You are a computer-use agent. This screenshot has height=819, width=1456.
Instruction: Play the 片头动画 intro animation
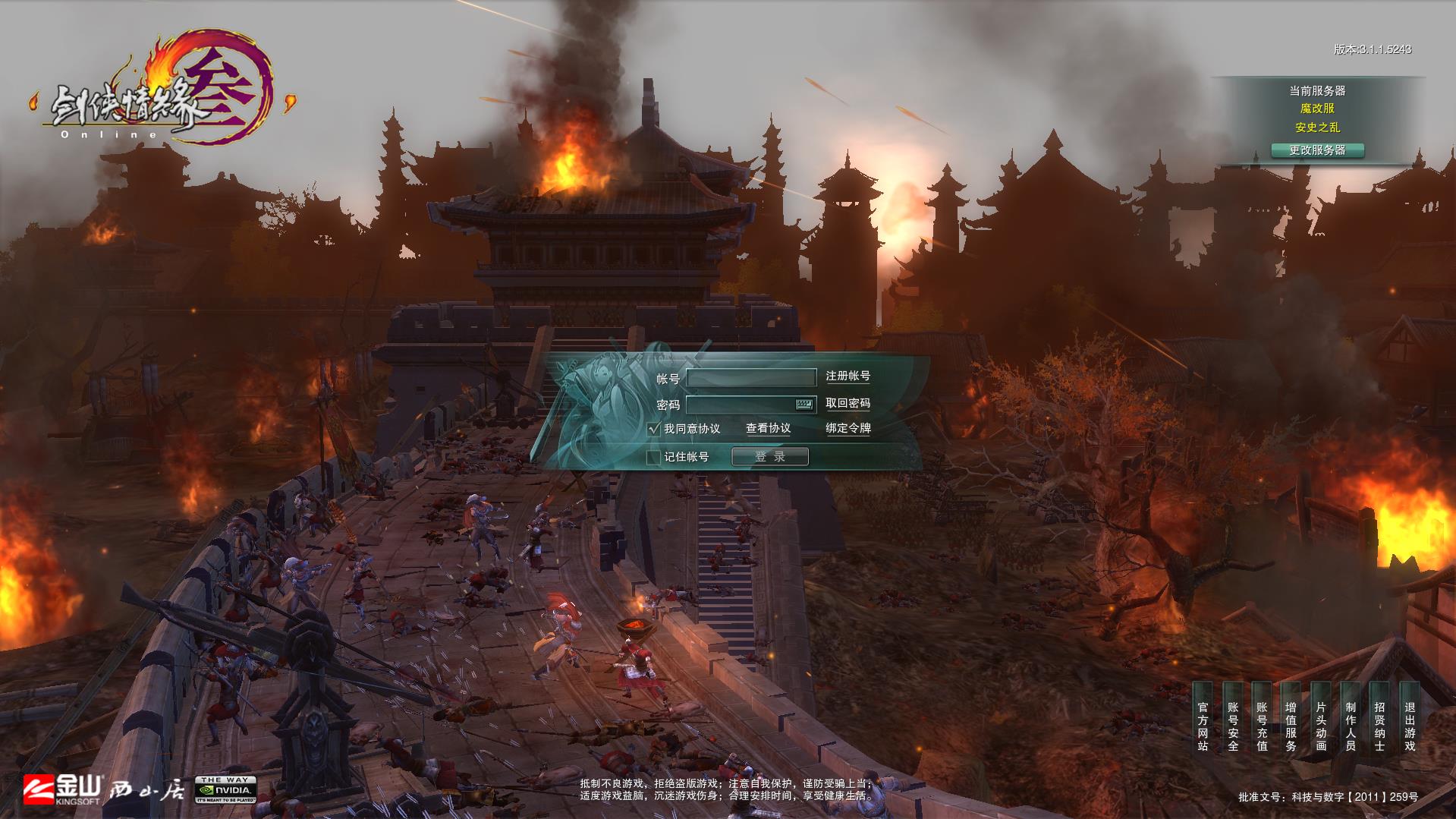[x=1321, y=726]
